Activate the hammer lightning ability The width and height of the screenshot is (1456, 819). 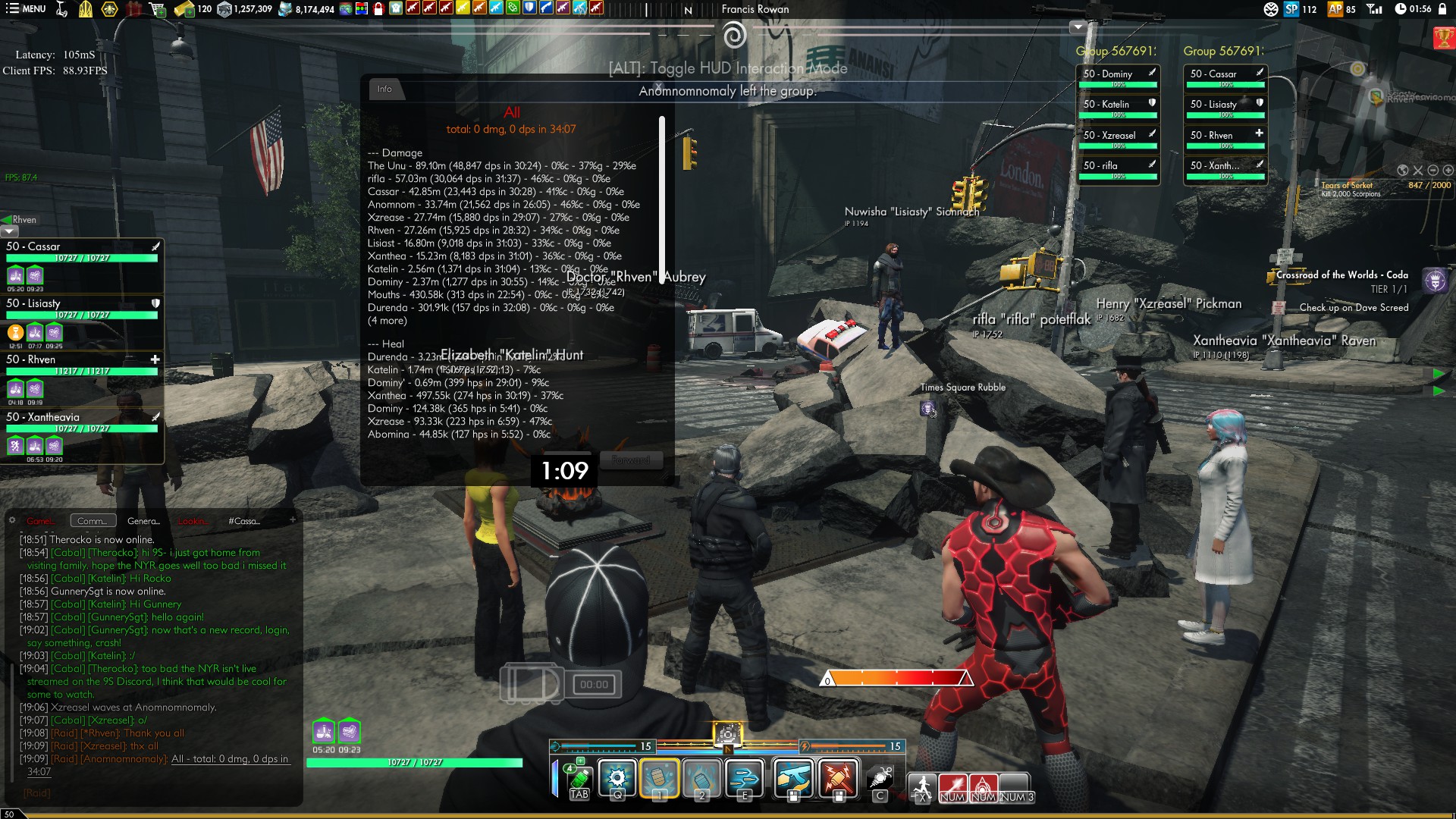tap(838, 778)
